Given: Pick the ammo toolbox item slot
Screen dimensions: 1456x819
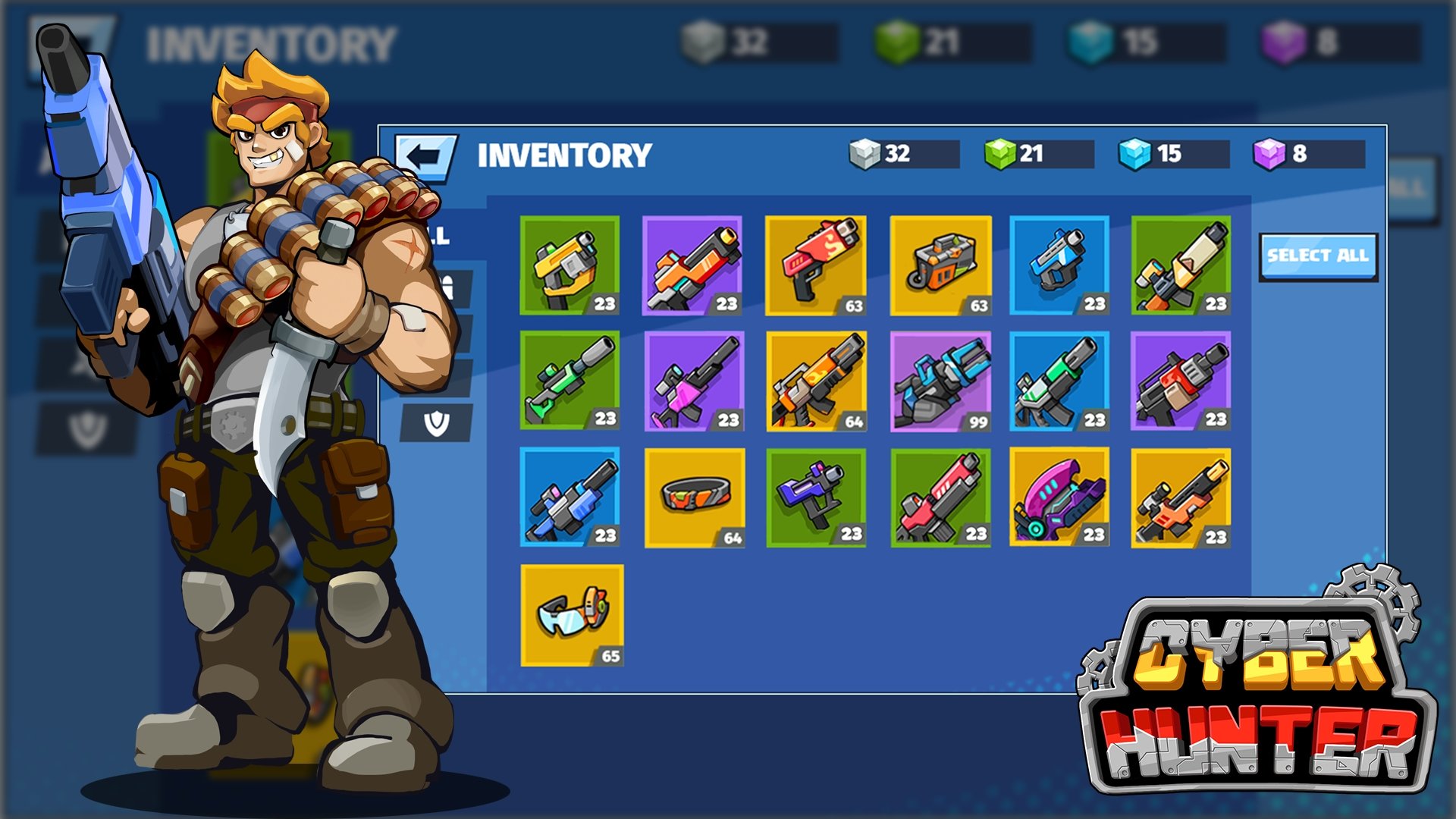Looking at the screenshot, I should point(940,265).
